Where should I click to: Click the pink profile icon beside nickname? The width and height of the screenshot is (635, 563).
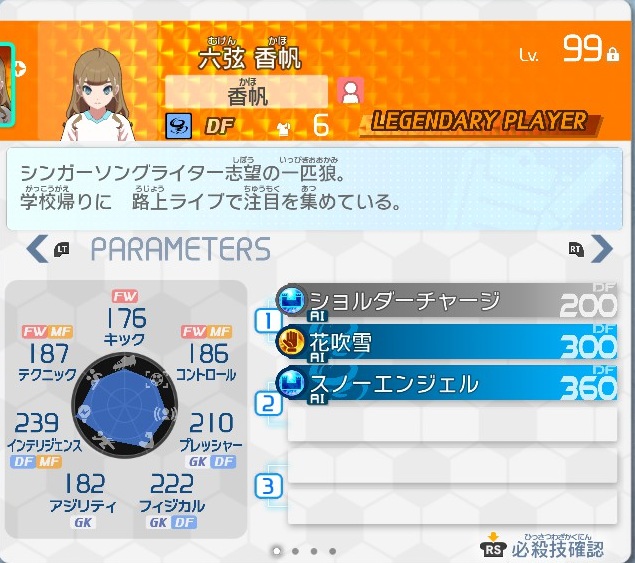point(350,92)
